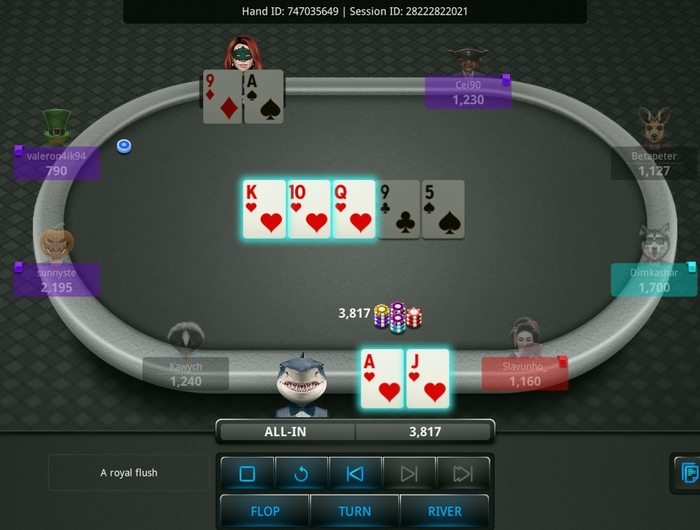Select player sunnyste's name panel
The height and width of the screenshot is (530, 700).
click(x=57, y=280)
